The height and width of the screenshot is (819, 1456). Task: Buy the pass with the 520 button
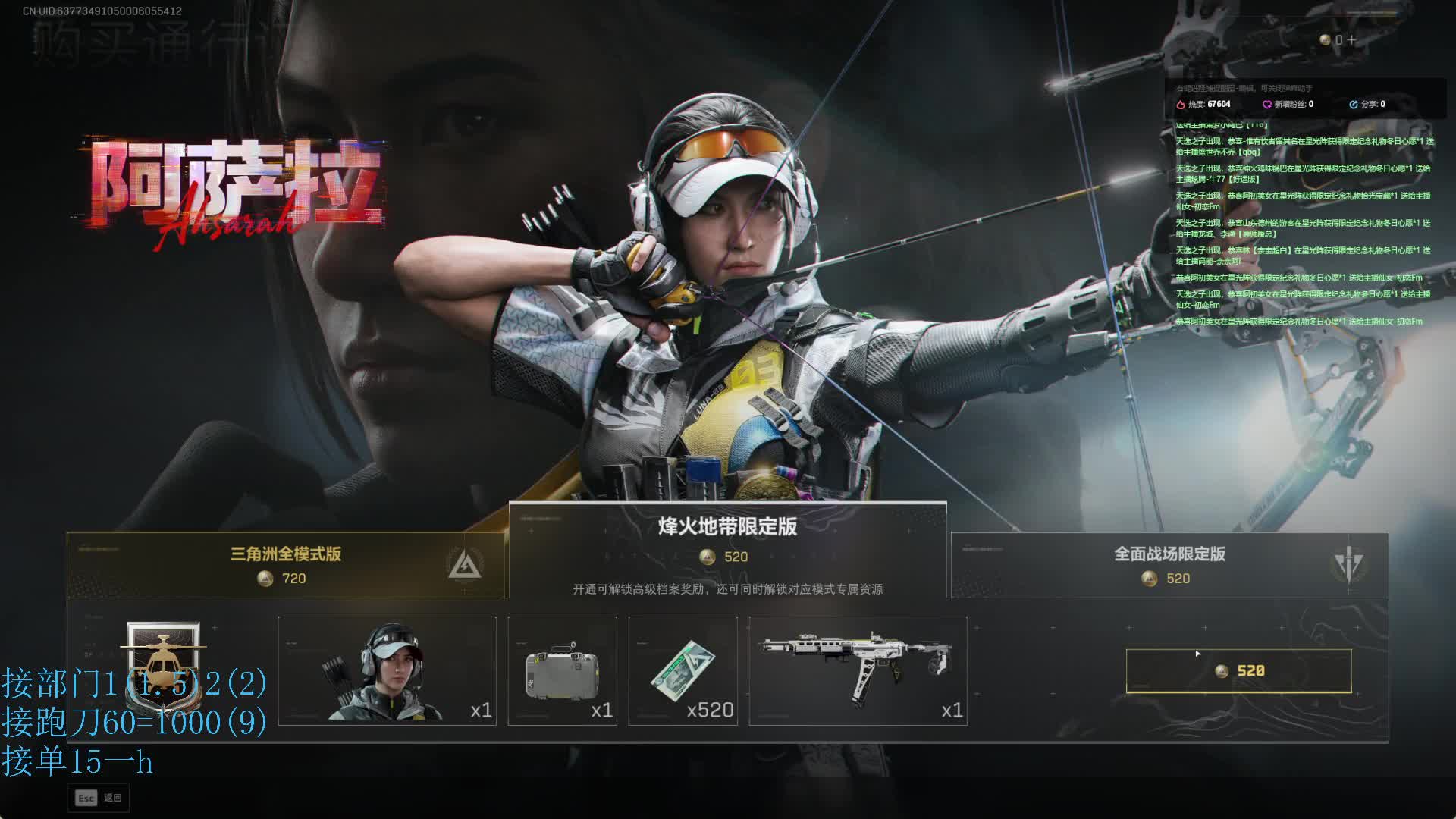(x=1238, y=670)
